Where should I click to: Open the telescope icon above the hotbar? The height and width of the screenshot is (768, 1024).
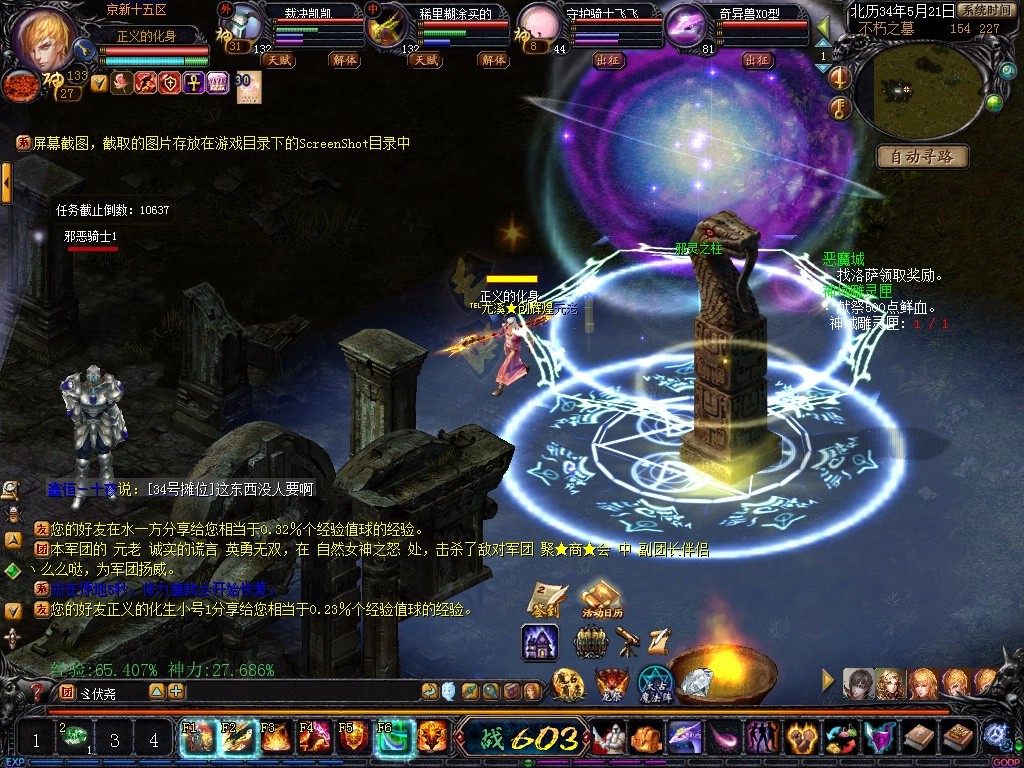pos(628,641)
